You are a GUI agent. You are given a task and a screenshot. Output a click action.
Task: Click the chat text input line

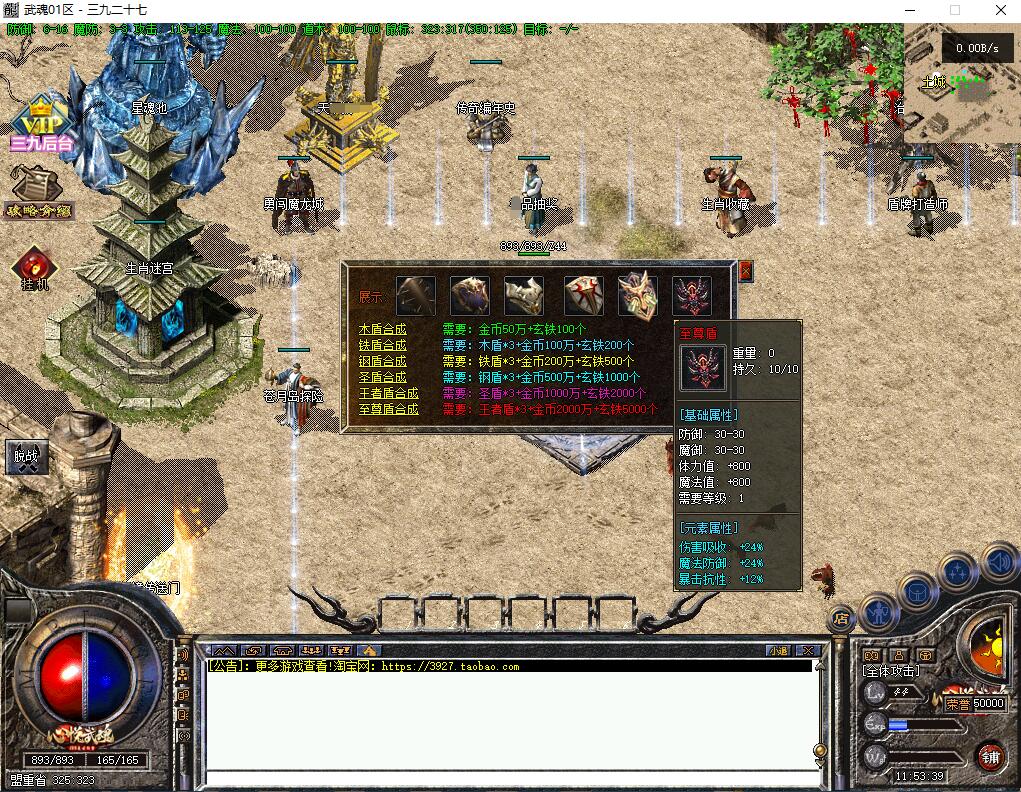tap(510, 778)
